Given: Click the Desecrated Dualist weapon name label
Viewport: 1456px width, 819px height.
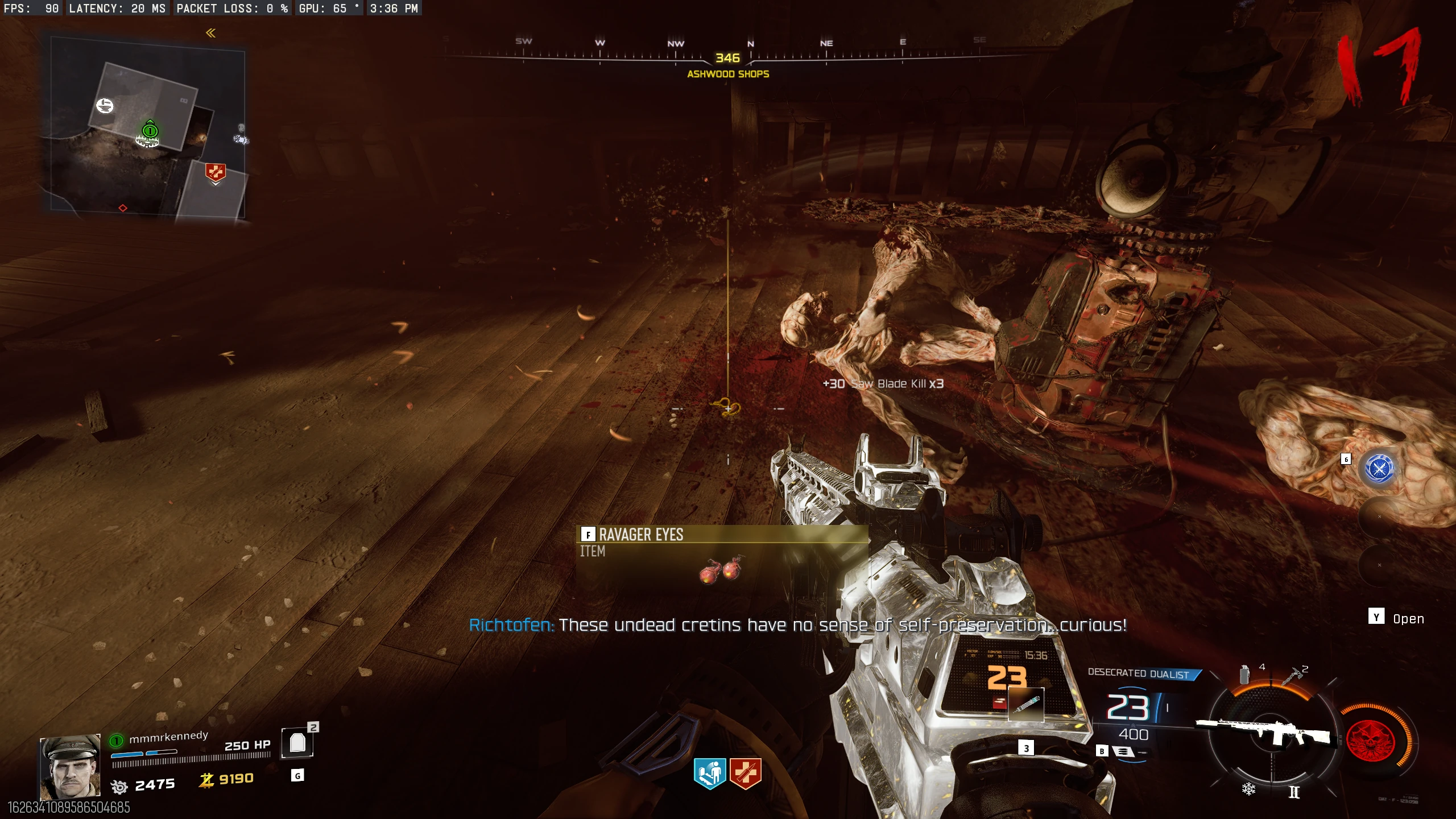Looking at the screenshot, I should point(1139,674).
